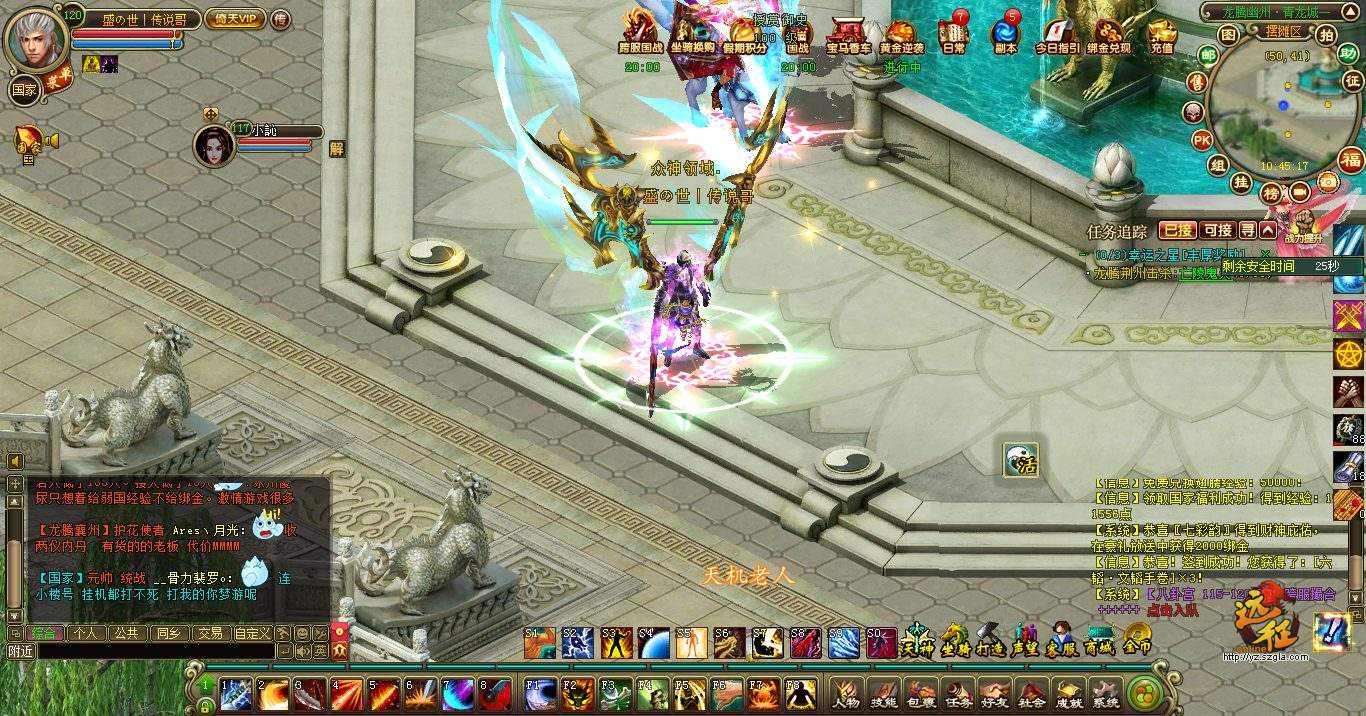Open the 技能 skills menu

tap(884, 694)
